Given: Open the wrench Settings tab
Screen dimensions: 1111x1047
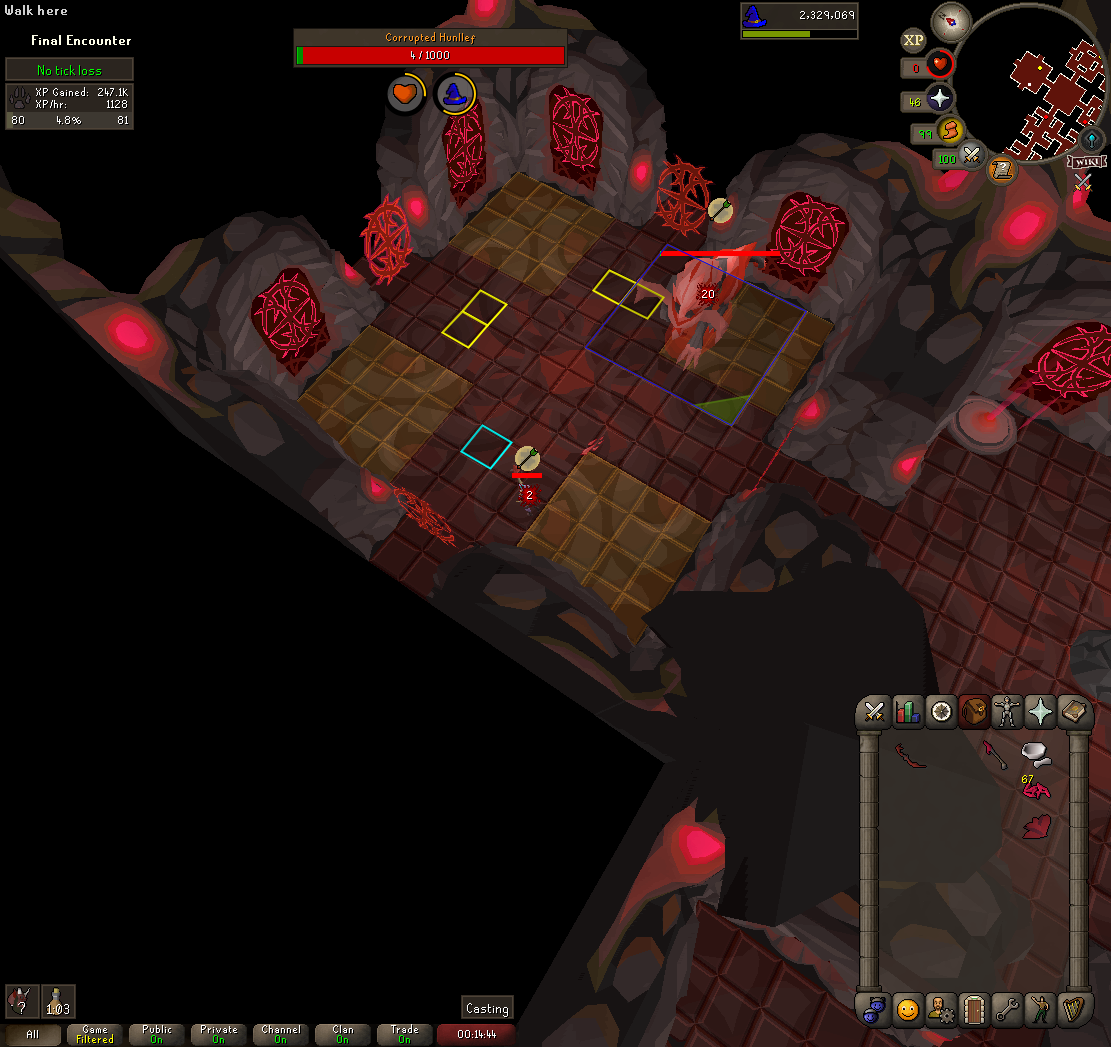Looking at the screenshot, I should 1007,1010.
